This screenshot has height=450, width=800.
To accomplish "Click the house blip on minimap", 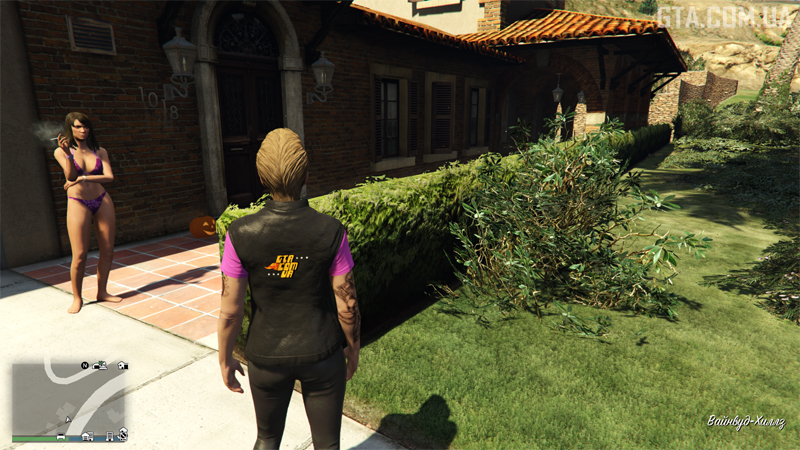I will (x=123, y=365).
